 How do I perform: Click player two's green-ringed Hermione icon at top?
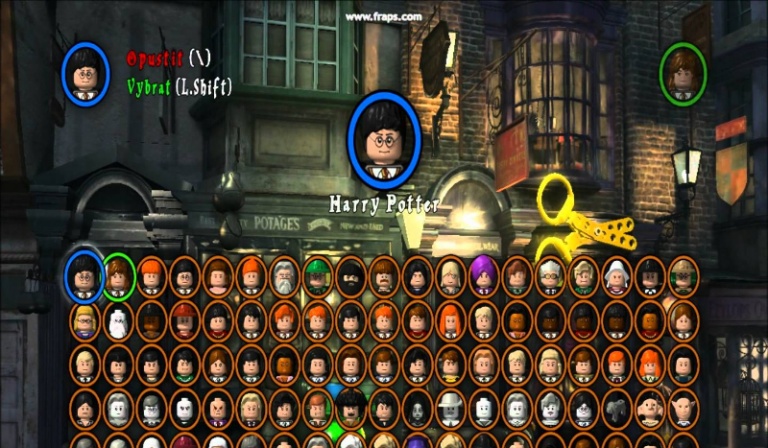(683, 72)
